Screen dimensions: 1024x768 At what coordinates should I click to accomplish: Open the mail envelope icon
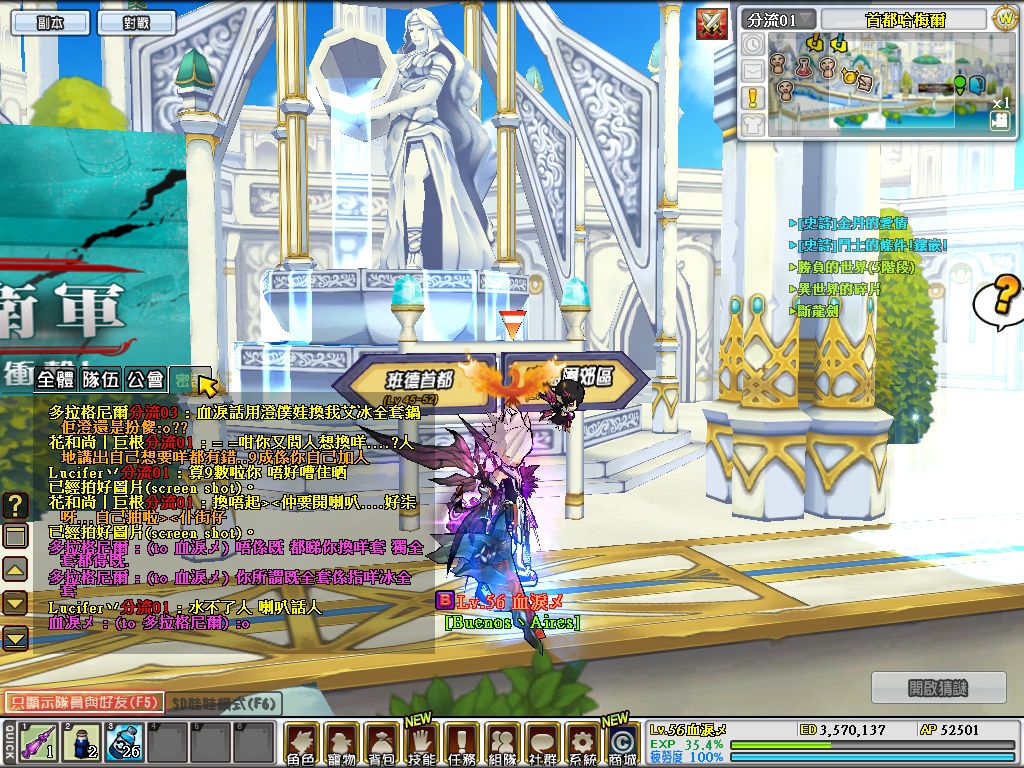[x=752, y=70]
